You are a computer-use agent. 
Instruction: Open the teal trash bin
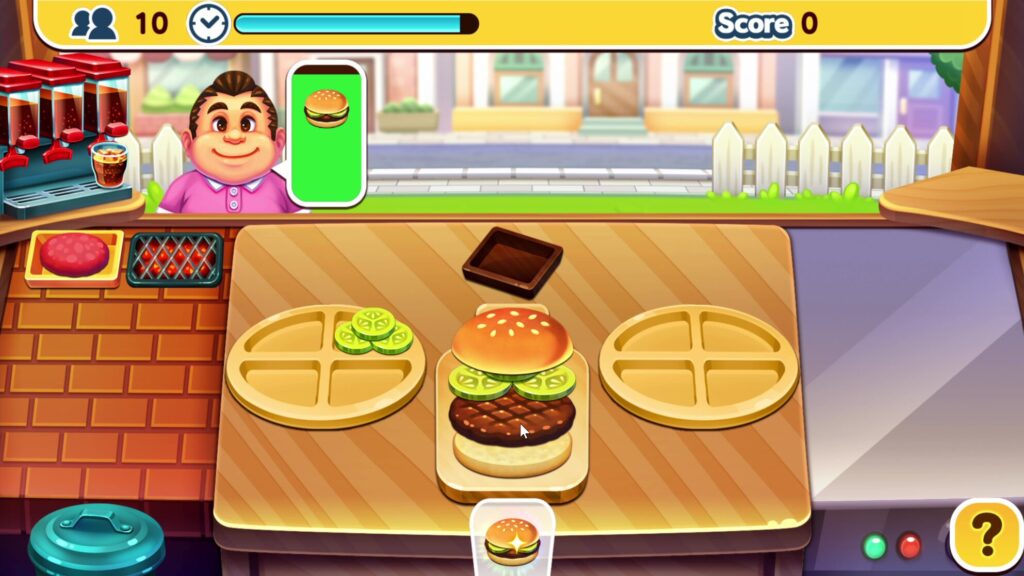[x=96, y=542]
